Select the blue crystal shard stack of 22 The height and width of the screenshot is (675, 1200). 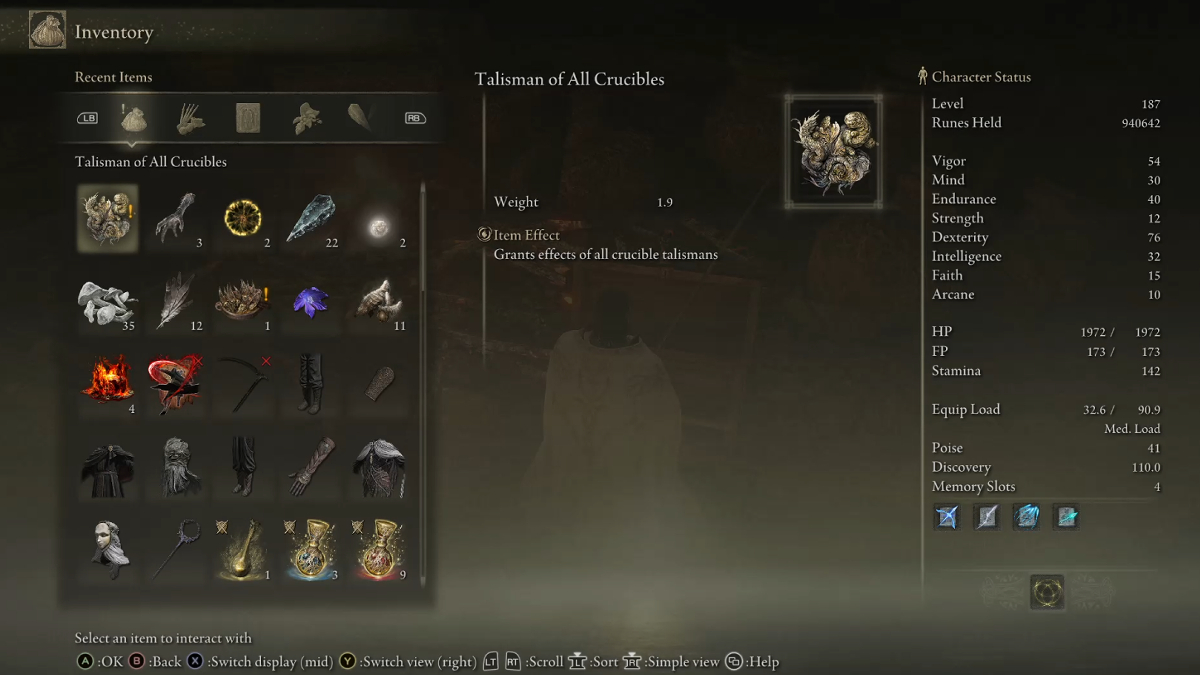[310, 218]
